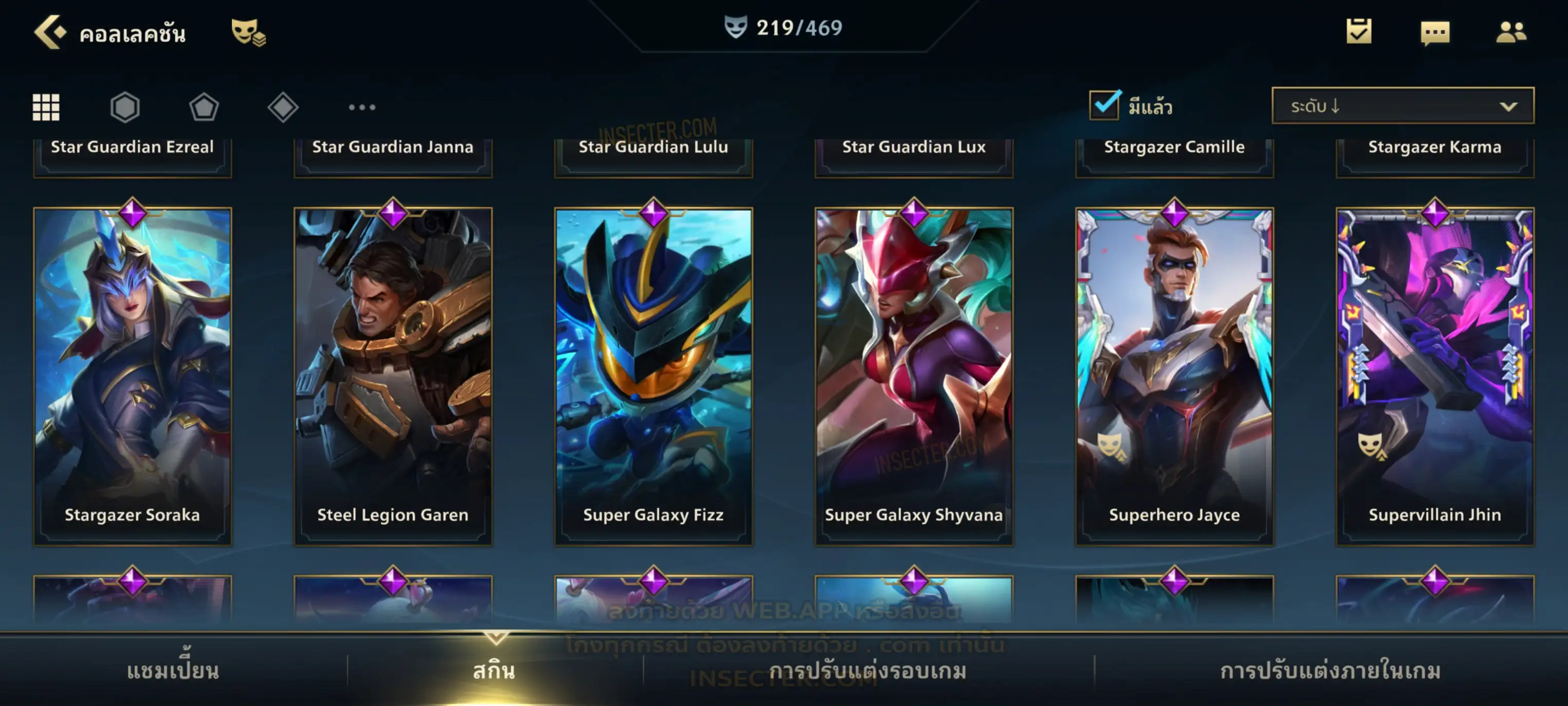Open the sort order dropdown
The image size is (1568, 706).
1402,105
